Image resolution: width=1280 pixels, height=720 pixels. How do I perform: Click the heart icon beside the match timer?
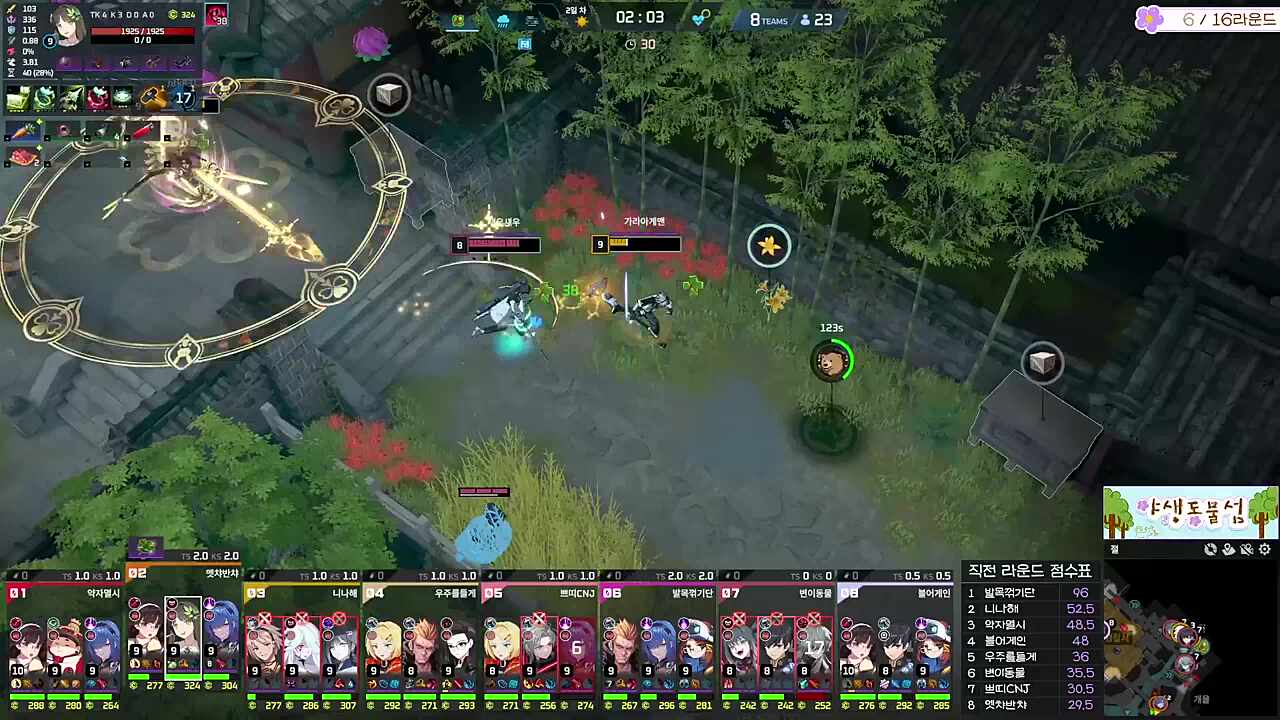[x=697, y=19]
